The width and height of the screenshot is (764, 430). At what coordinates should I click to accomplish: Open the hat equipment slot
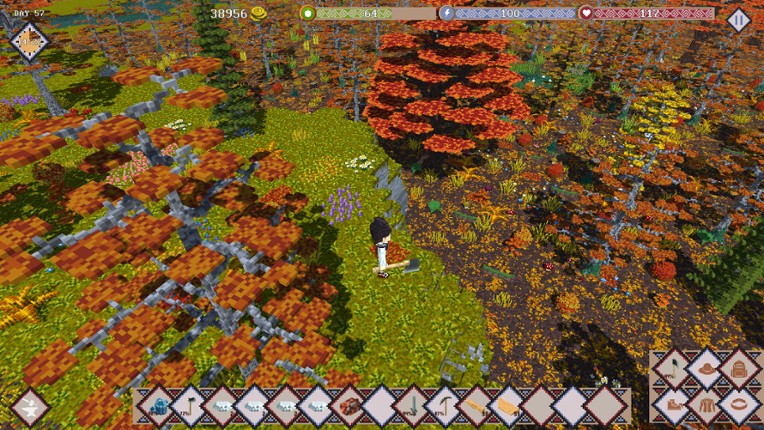[707, 369]
